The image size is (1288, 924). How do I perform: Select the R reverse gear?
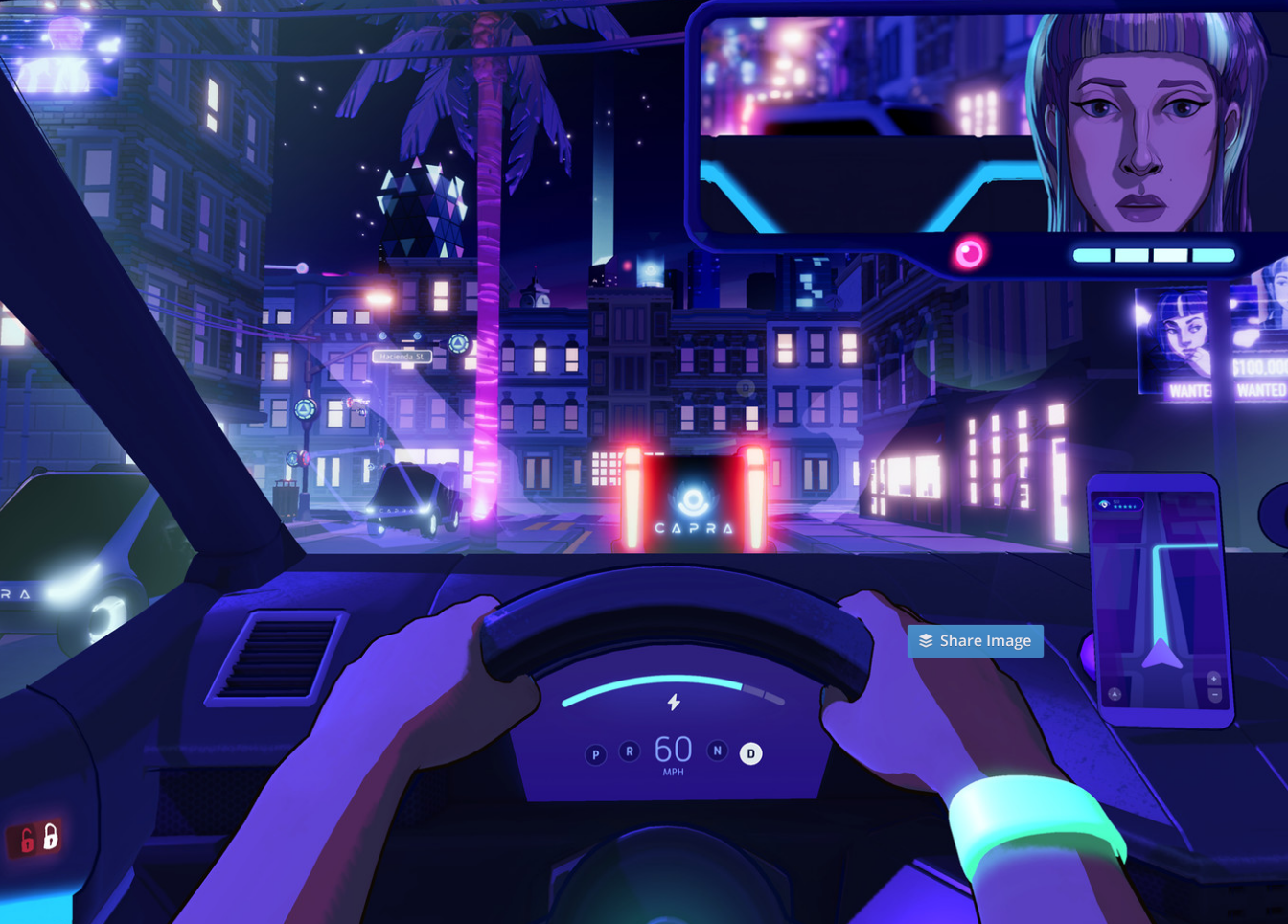(630, 751)
